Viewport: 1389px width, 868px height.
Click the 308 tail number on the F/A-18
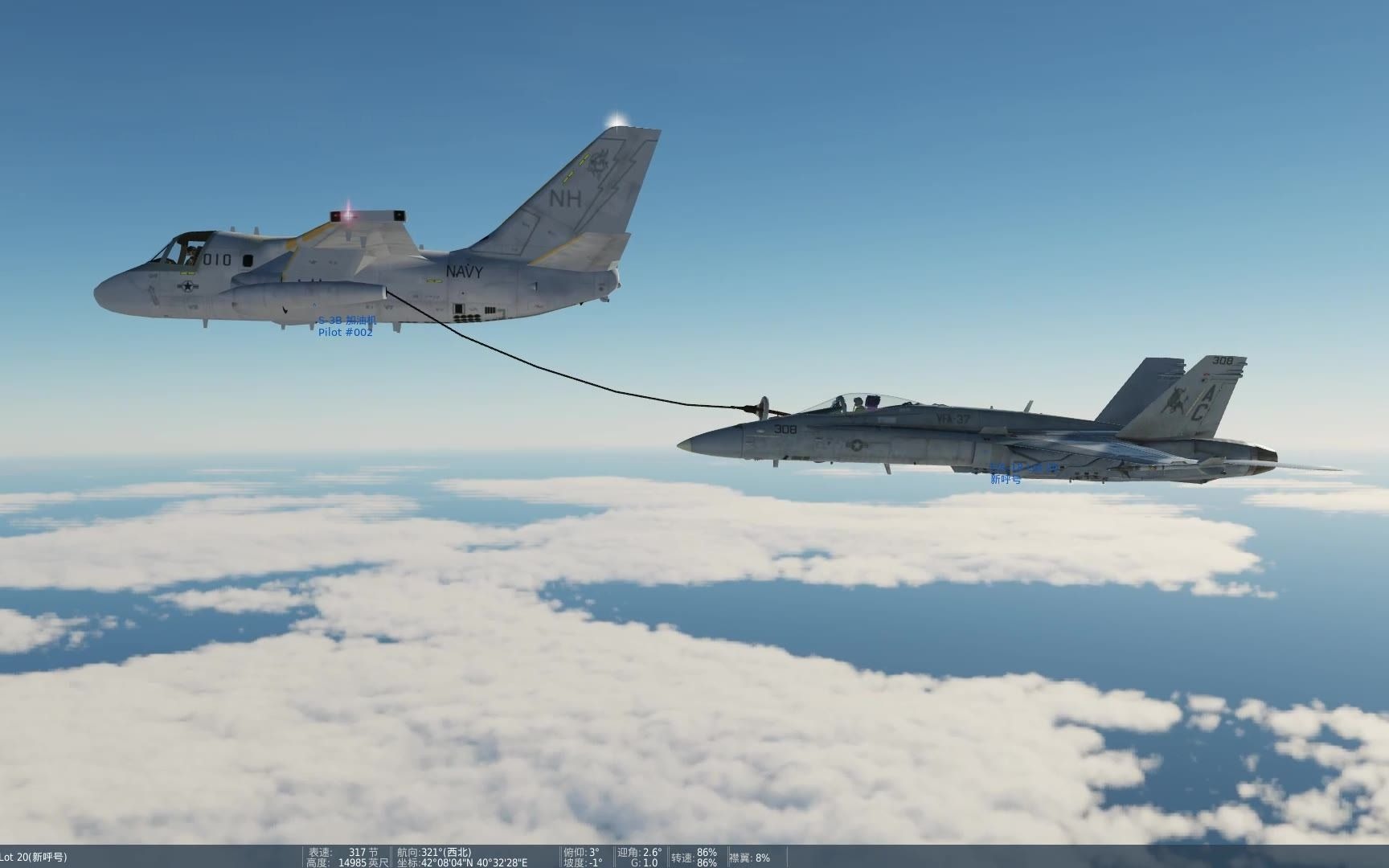pos(1220,361)
